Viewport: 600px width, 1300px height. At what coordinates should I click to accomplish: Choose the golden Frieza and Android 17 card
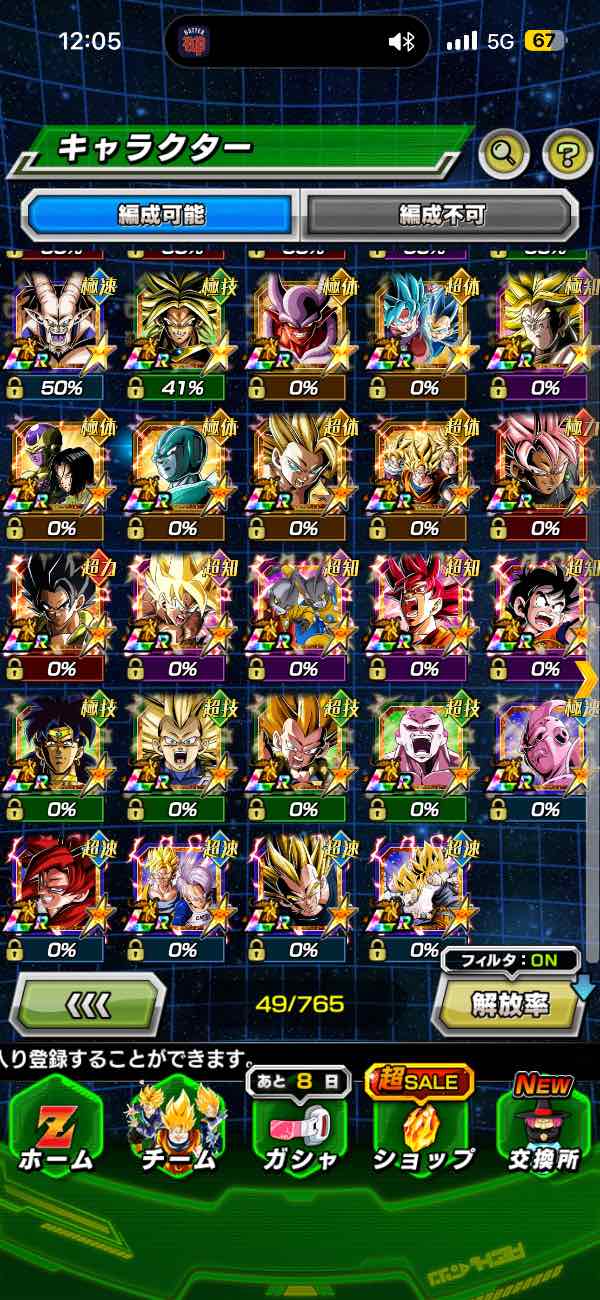[61, 472]
